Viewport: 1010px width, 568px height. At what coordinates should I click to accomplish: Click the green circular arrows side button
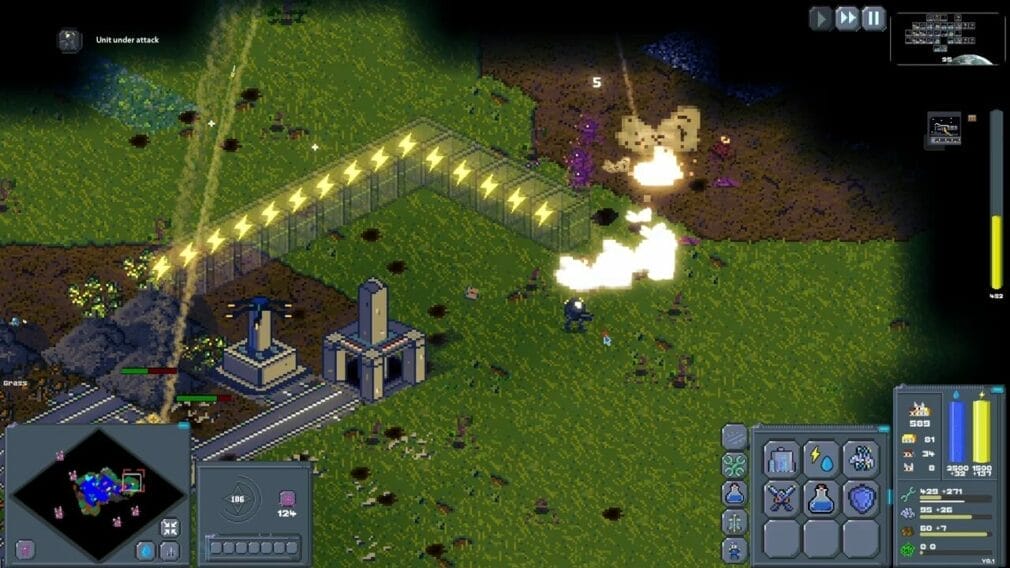(734, 465)
